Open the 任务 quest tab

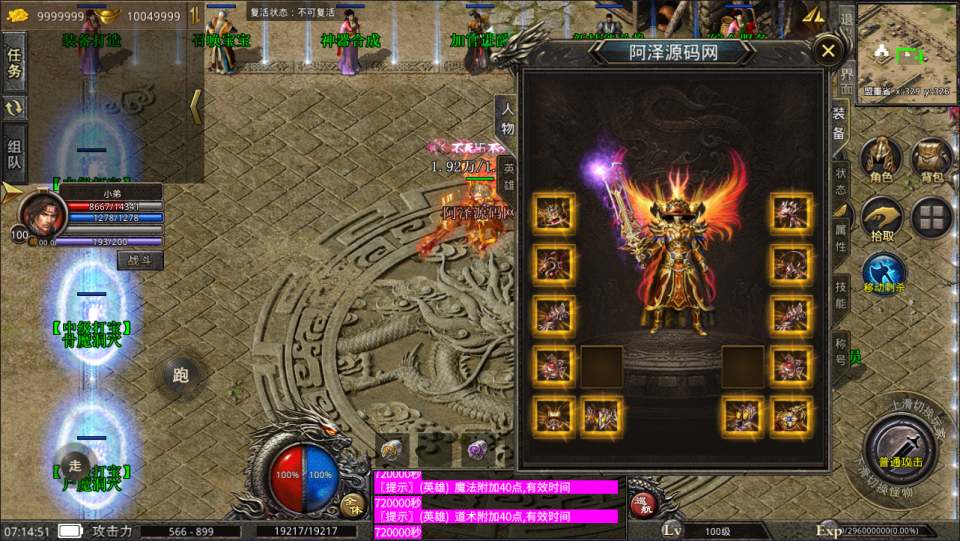15,63
